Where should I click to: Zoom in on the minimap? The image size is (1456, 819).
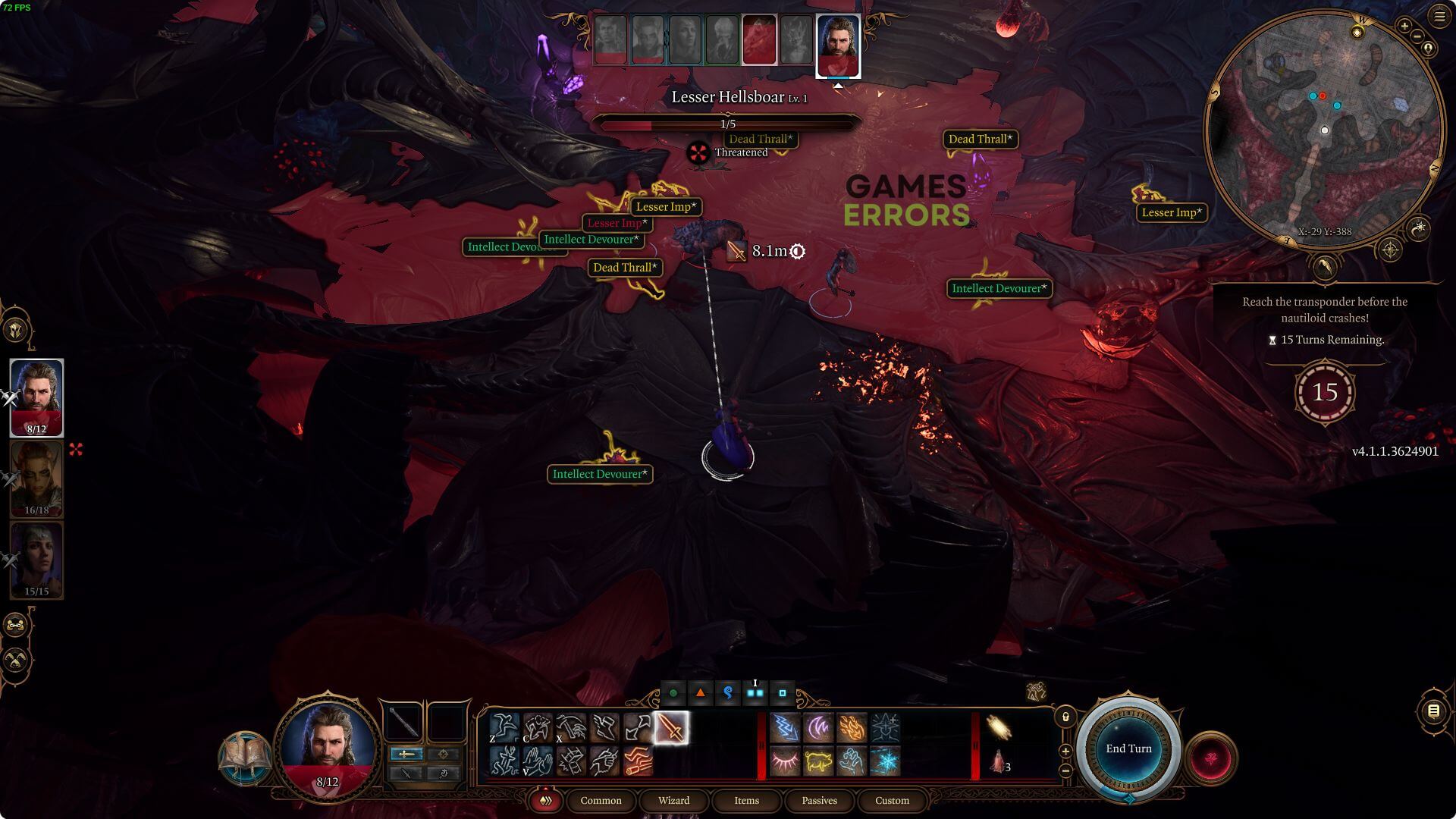pos(1404,27)
